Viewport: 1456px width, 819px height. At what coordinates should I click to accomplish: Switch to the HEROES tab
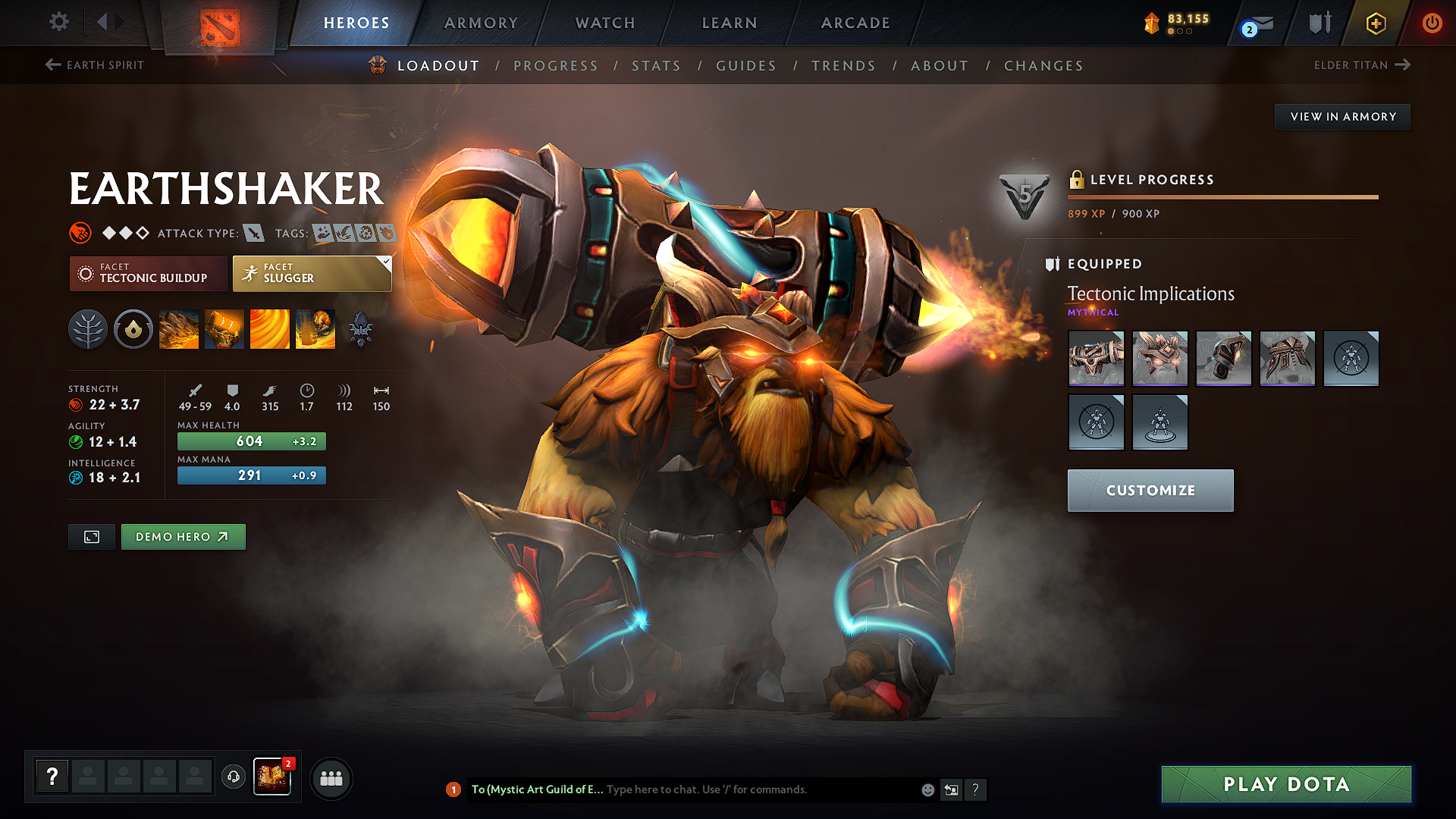357,23
